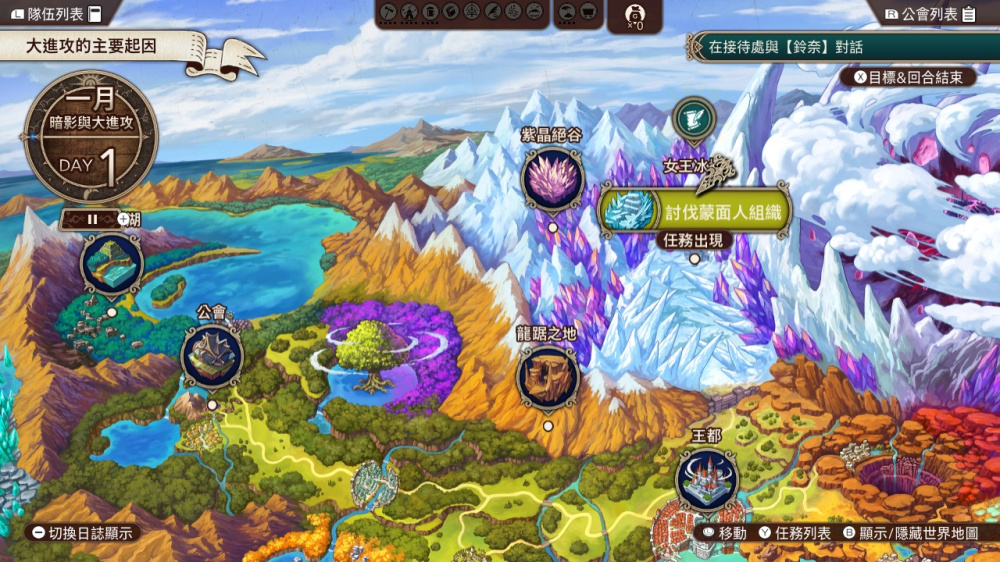Select the 王都 capital map marker
Image resolution: width=1000 pixels, height=562 pixels.
click(707, 480)
